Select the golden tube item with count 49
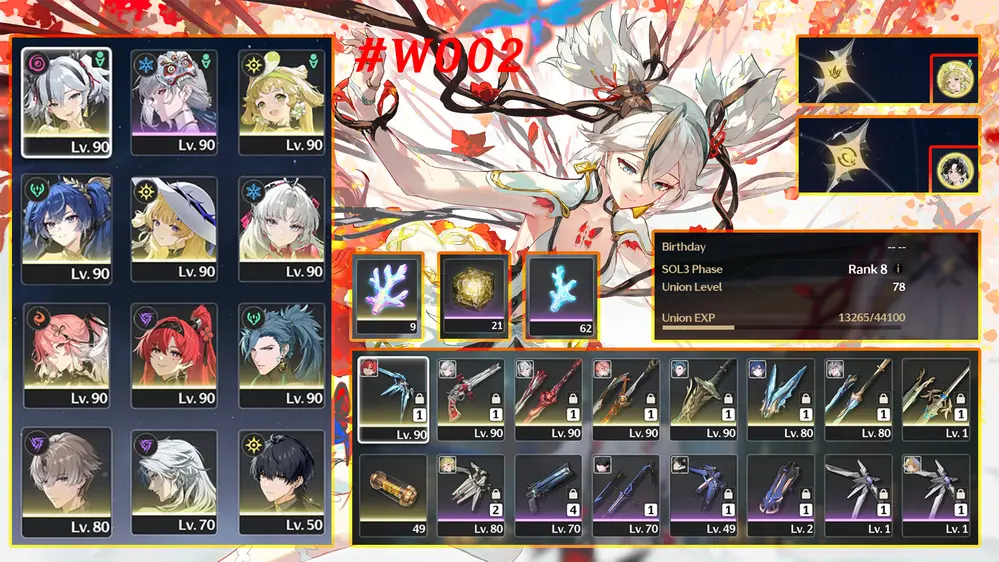 393,493
